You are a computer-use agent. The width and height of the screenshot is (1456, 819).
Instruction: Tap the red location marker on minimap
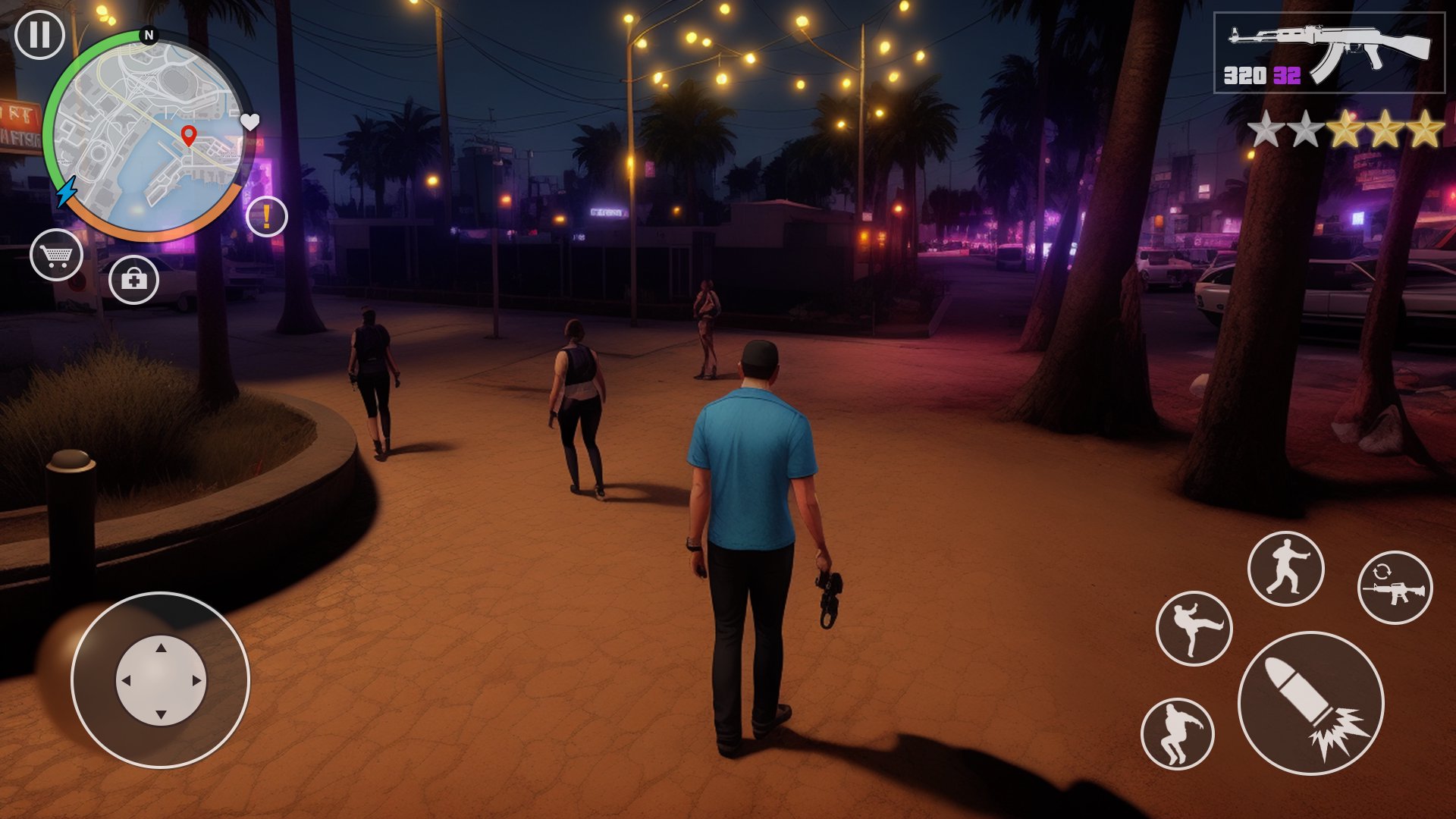[189, 136]
